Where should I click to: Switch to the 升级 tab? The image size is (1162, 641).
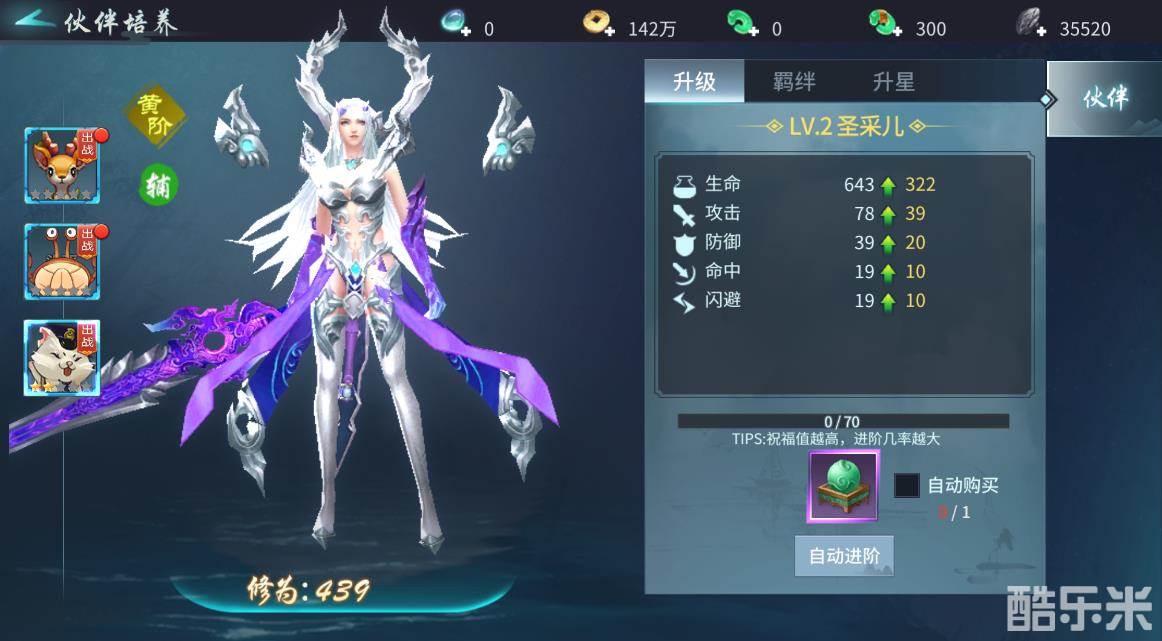[x=694, y=82]
